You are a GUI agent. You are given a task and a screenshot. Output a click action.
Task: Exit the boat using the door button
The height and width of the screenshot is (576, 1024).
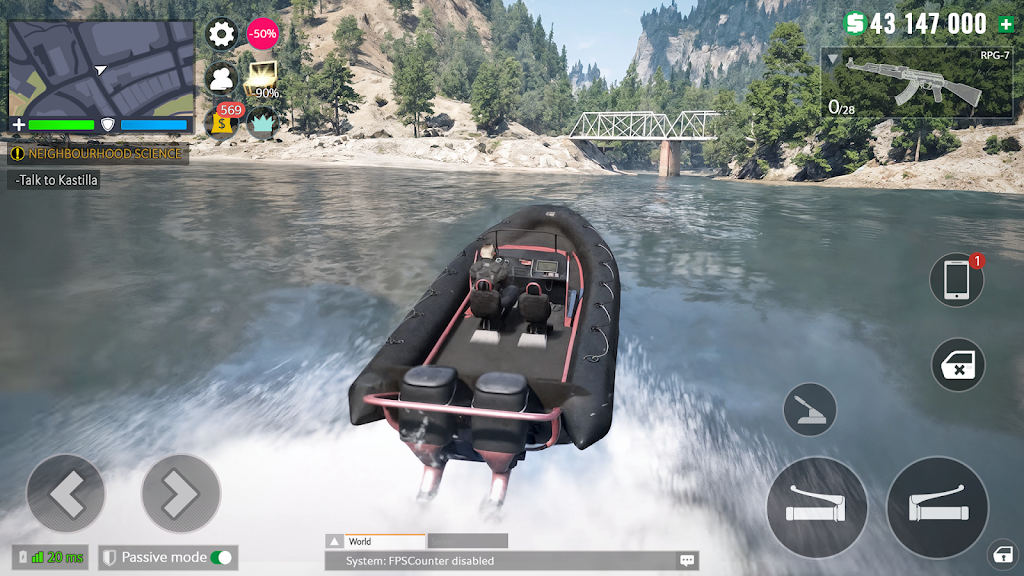pos(958,365)
